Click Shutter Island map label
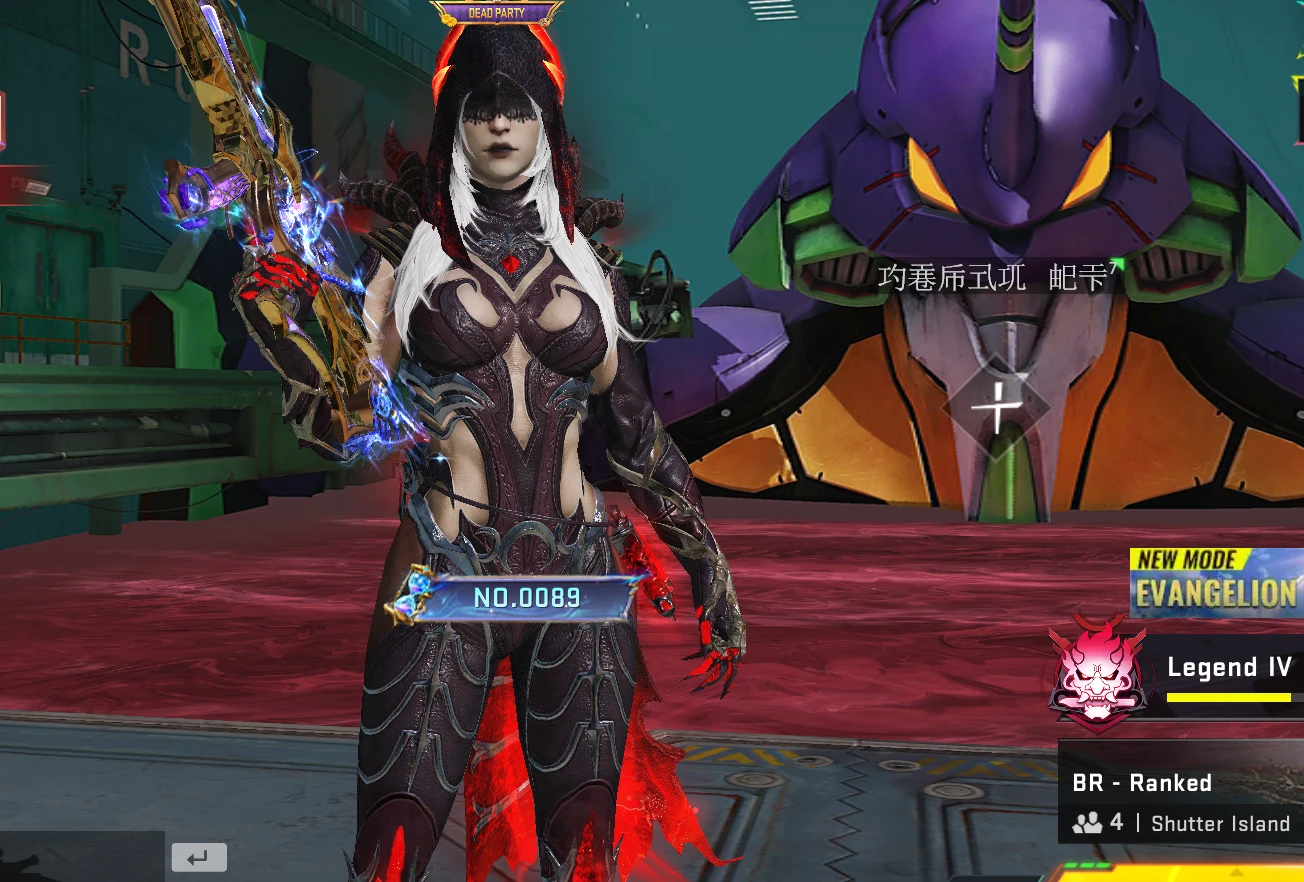Viewport: 1304px width, 882px height. click(x=1219, y=823)
